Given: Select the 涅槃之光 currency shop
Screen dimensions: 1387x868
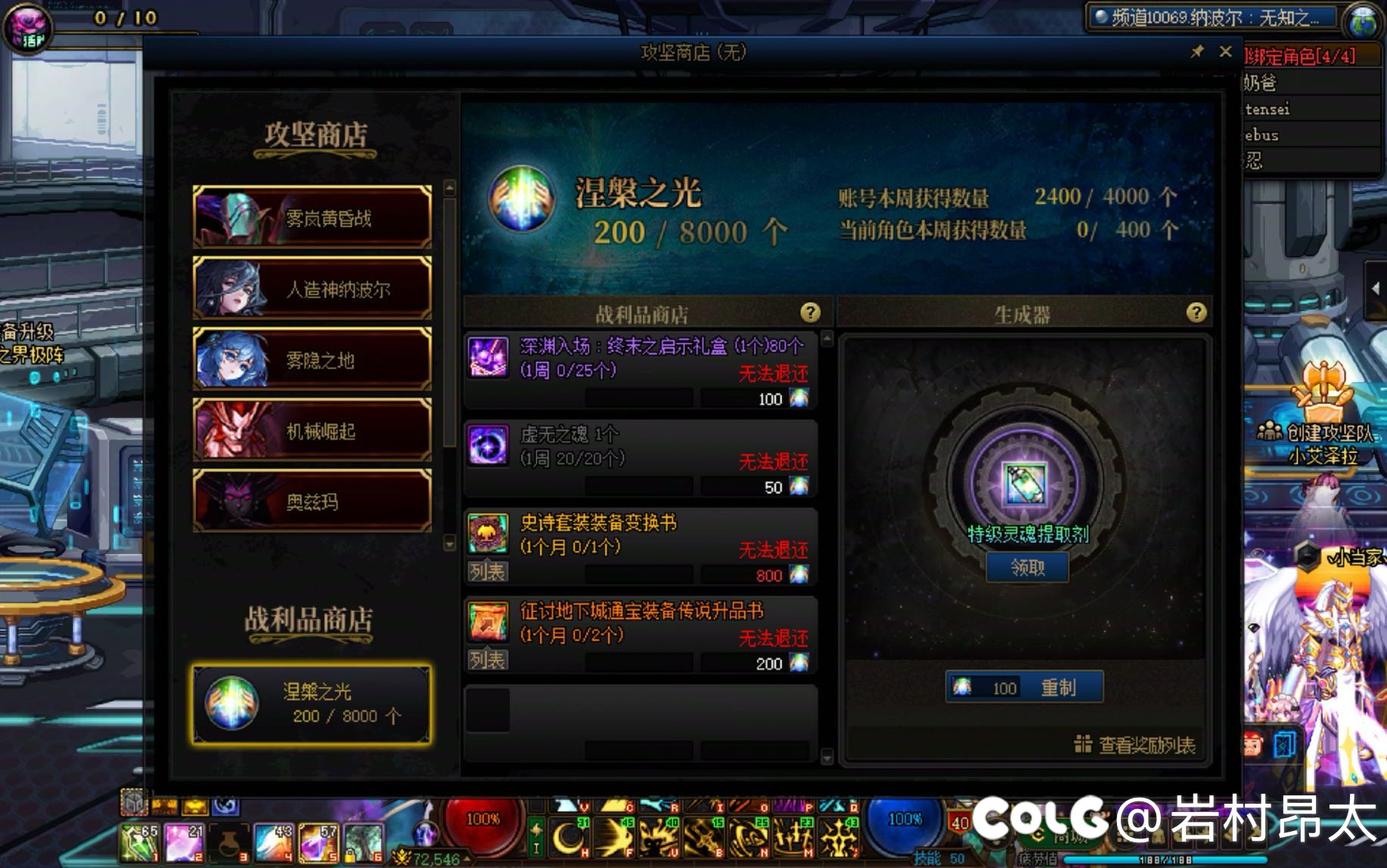Looking at the screenshot, I should (x=312, y=704).
